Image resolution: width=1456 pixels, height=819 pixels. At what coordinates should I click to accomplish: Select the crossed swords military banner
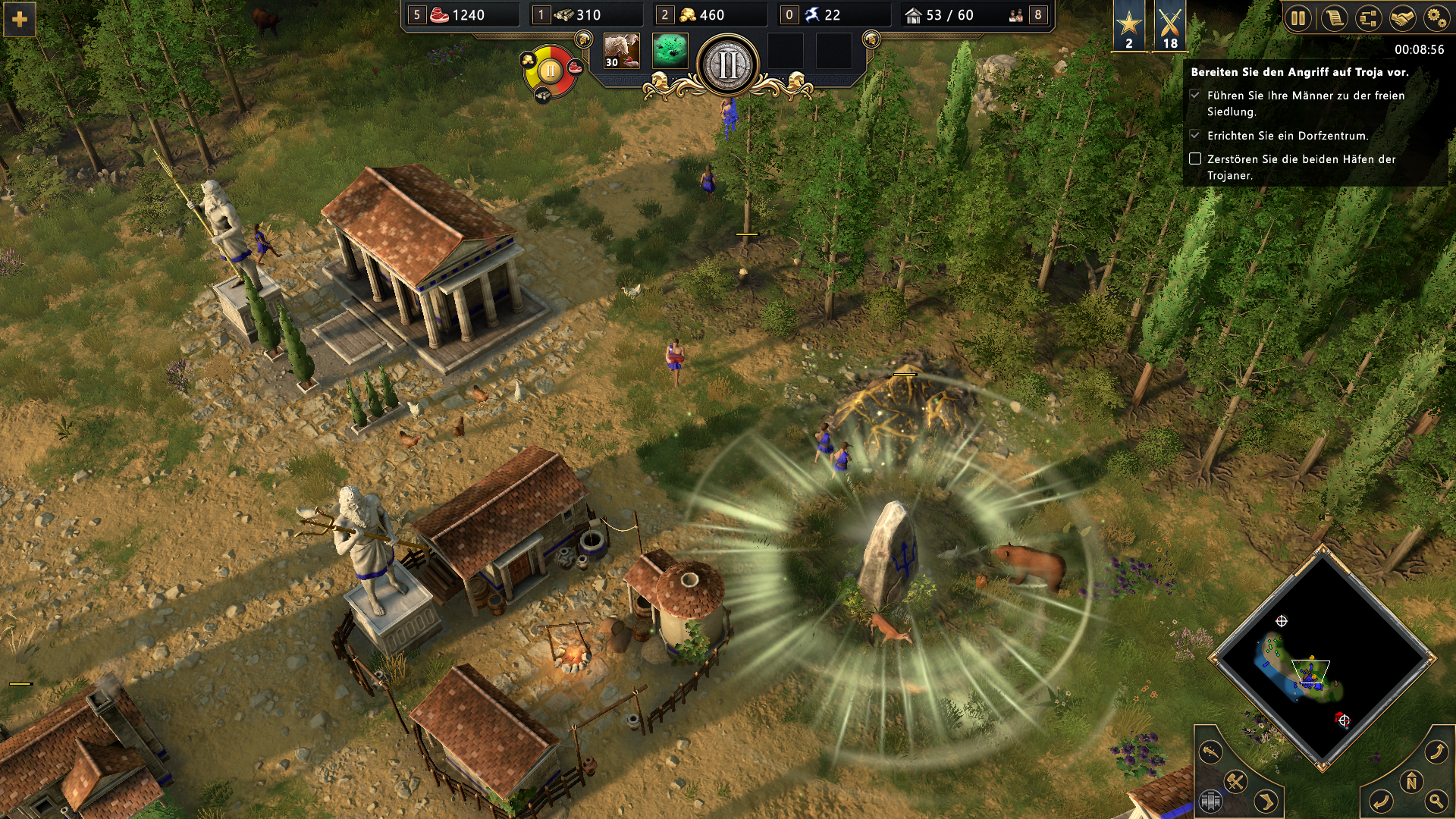pos(1170,26)
